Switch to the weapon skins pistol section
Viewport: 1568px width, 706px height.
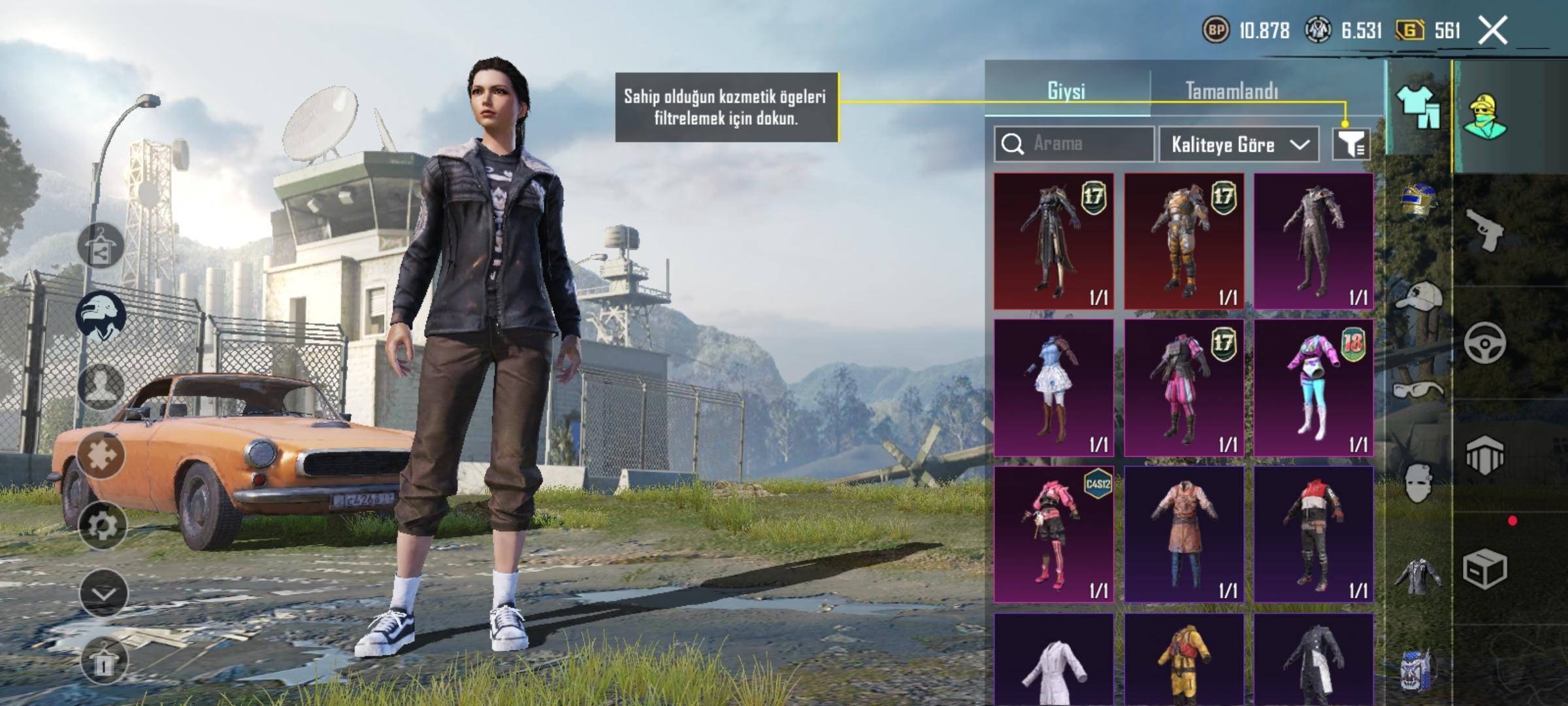[1484, 230]
